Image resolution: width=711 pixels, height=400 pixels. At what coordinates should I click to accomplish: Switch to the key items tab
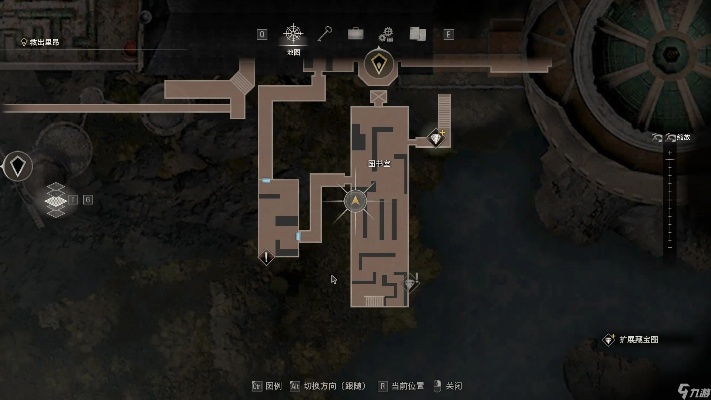[325, 34]
